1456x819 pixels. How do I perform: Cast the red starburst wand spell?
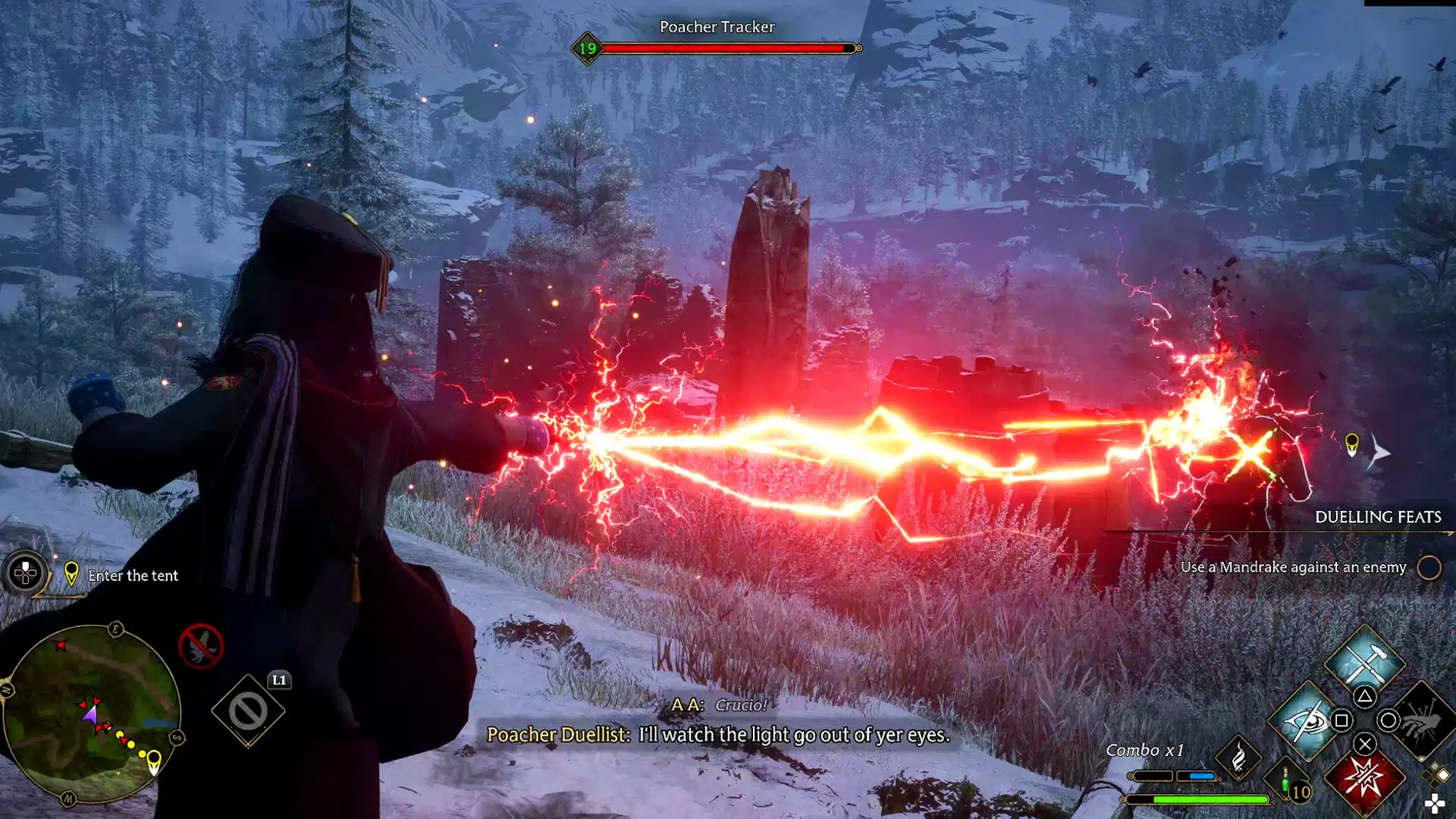(1364, 780)
